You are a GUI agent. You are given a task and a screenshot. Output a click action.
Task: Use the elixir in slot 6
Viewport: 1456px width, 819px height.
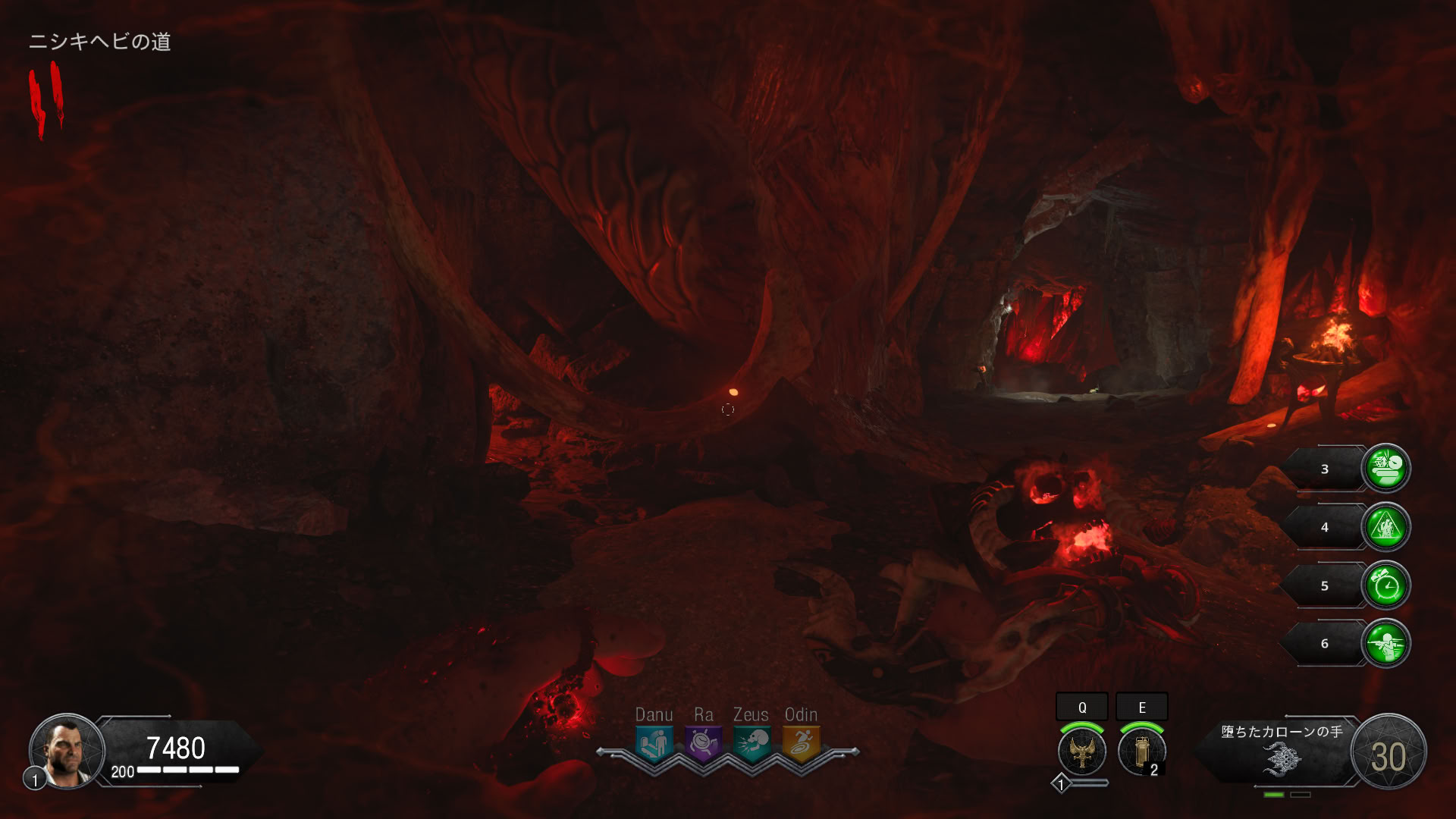point(1386,643)
